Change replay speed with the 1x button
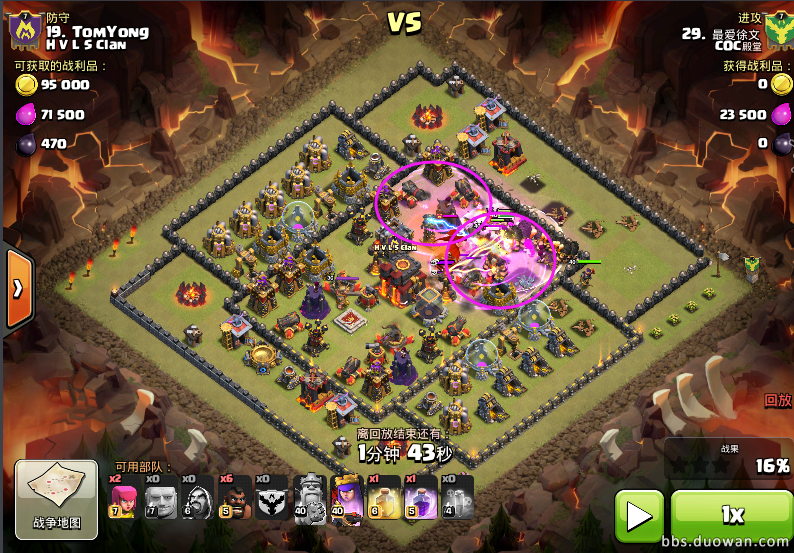This screenshot has height=553, width=794. pos(731,515)
